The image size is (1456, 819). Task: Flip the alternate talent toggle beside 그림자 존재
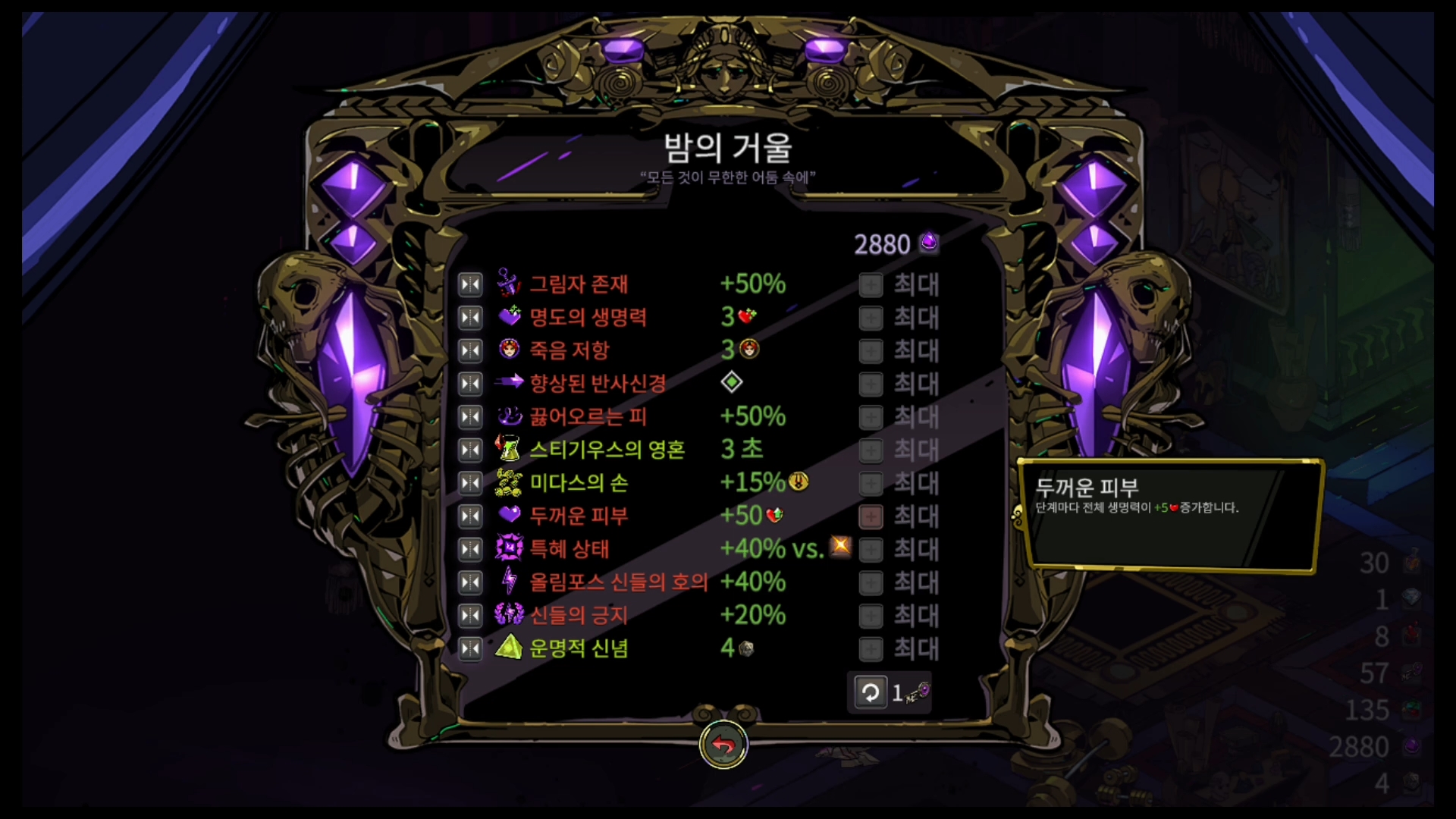[x=469, y=284]
